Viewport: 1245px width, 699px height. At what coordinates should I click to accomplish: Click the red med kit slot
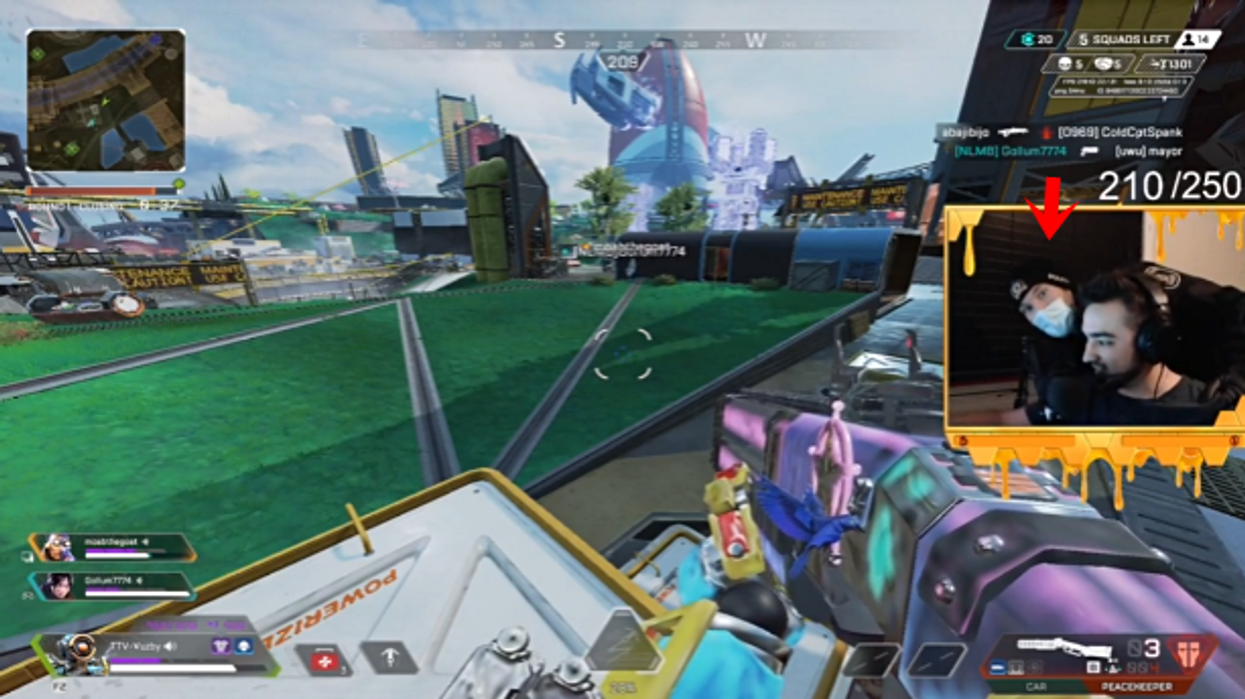tap(323, 660)
